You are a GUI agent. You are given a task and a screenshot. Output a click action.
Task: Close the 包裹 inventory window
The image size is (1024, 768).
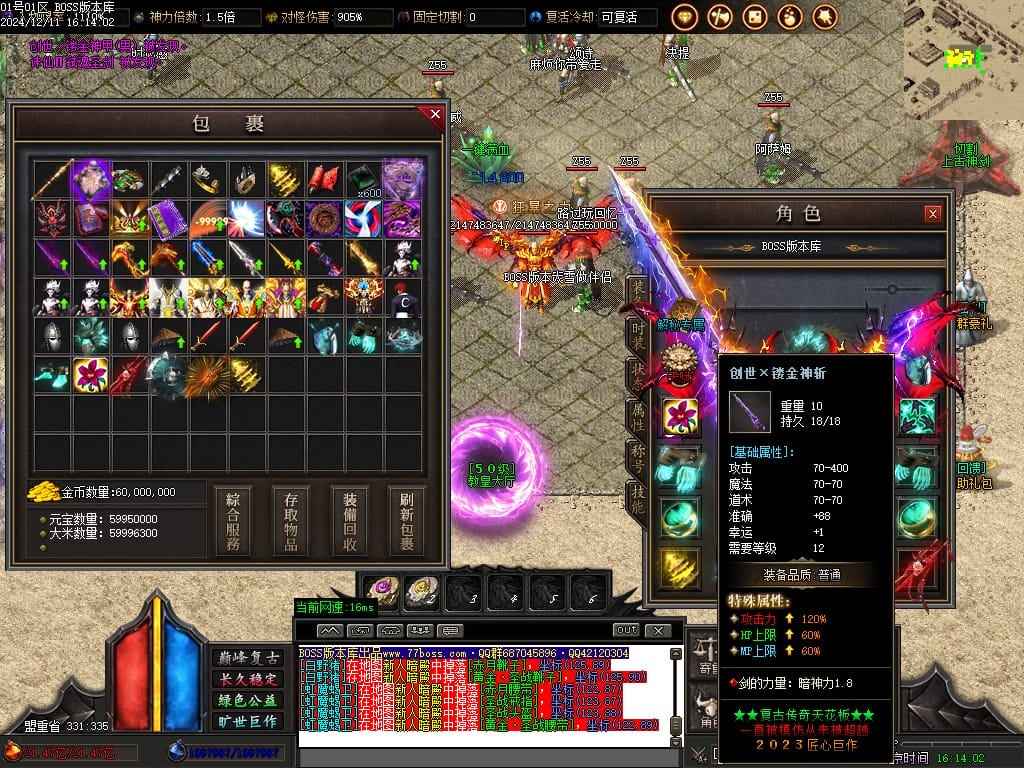(435, 115)
